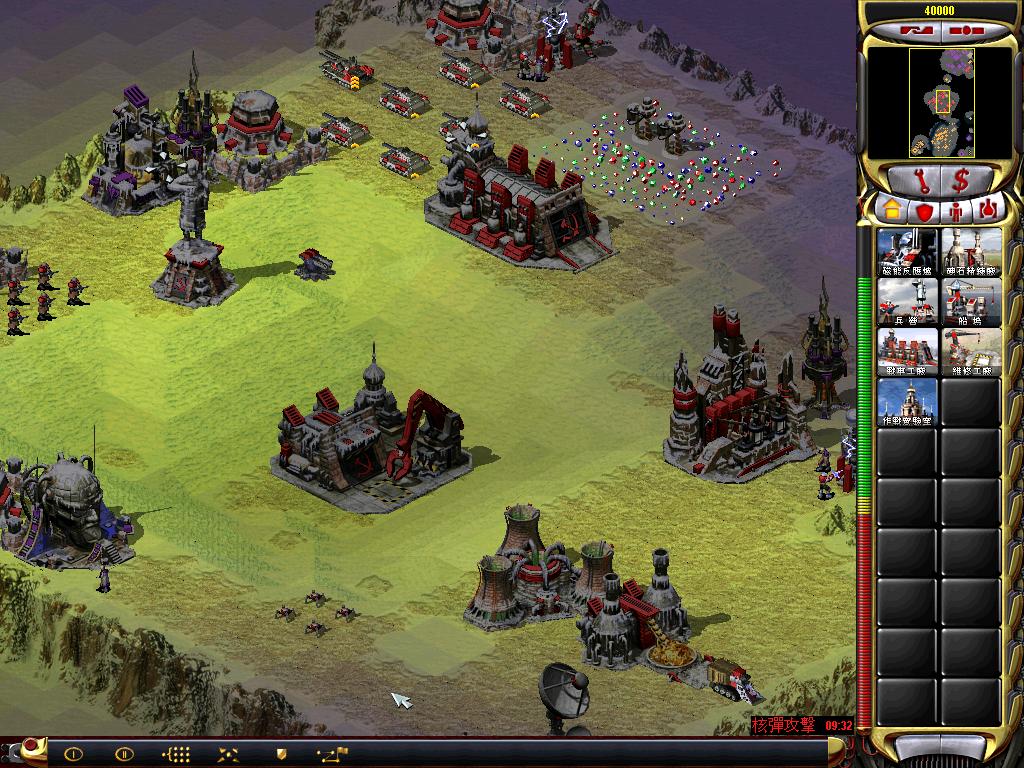Toggle the waypoint flag planning mode

coord(332,754)
